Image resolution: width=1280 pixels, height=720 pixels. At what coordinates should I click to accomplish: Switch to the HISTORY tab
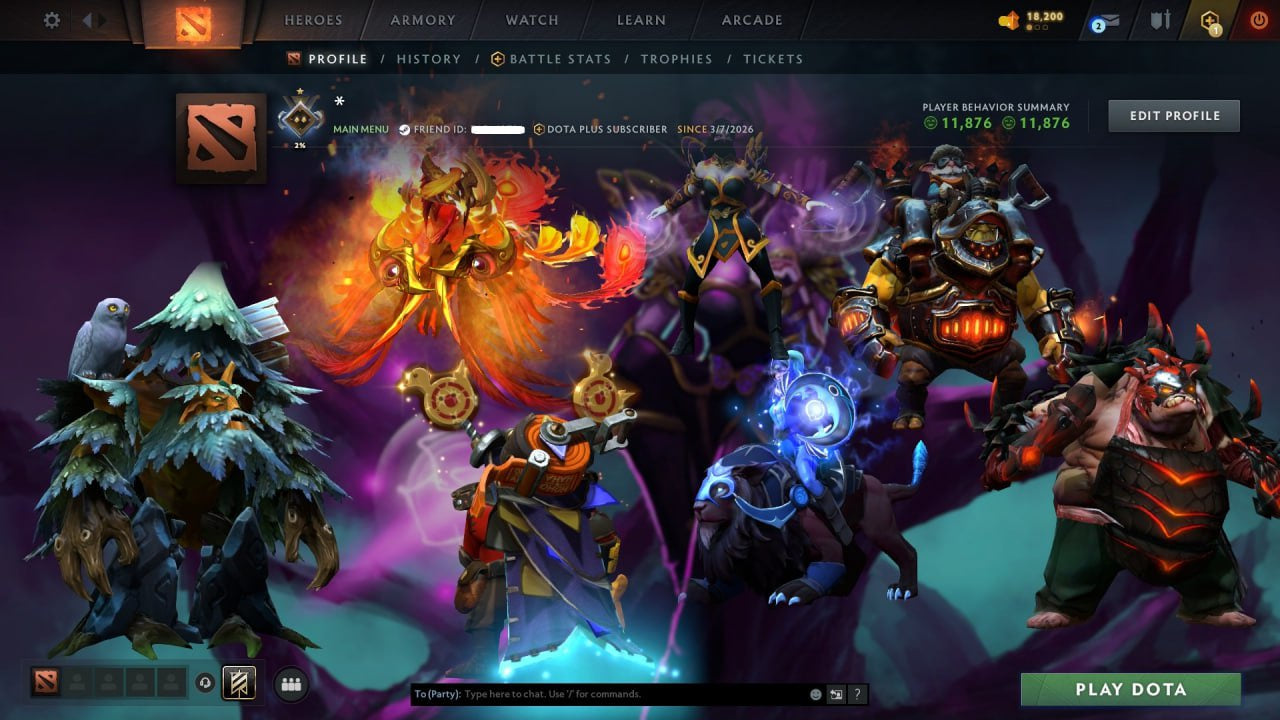coord(428,59)
